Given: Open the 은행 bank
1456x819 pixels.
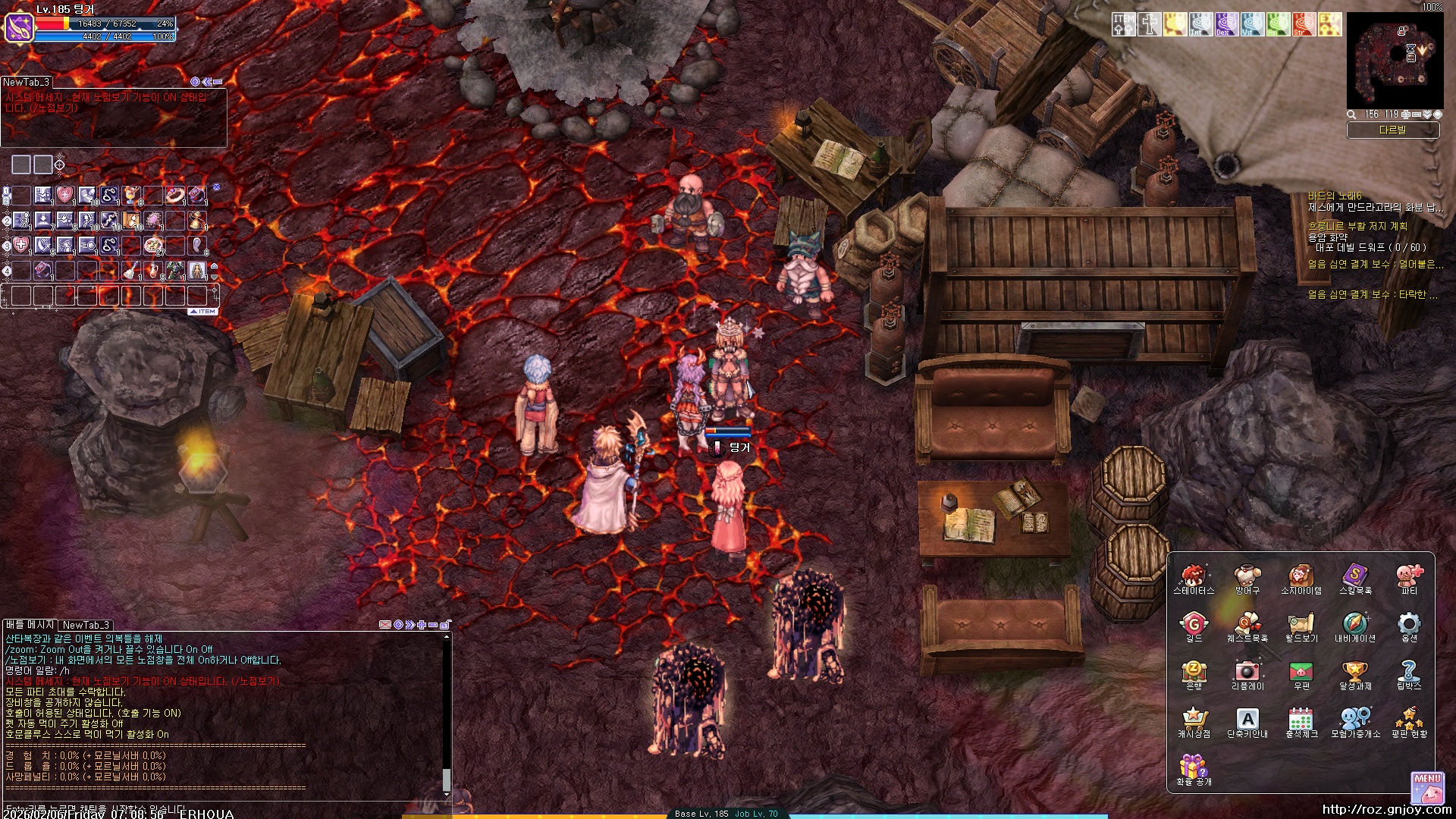Looking at the screenshot, I should tap(1193, 673).
